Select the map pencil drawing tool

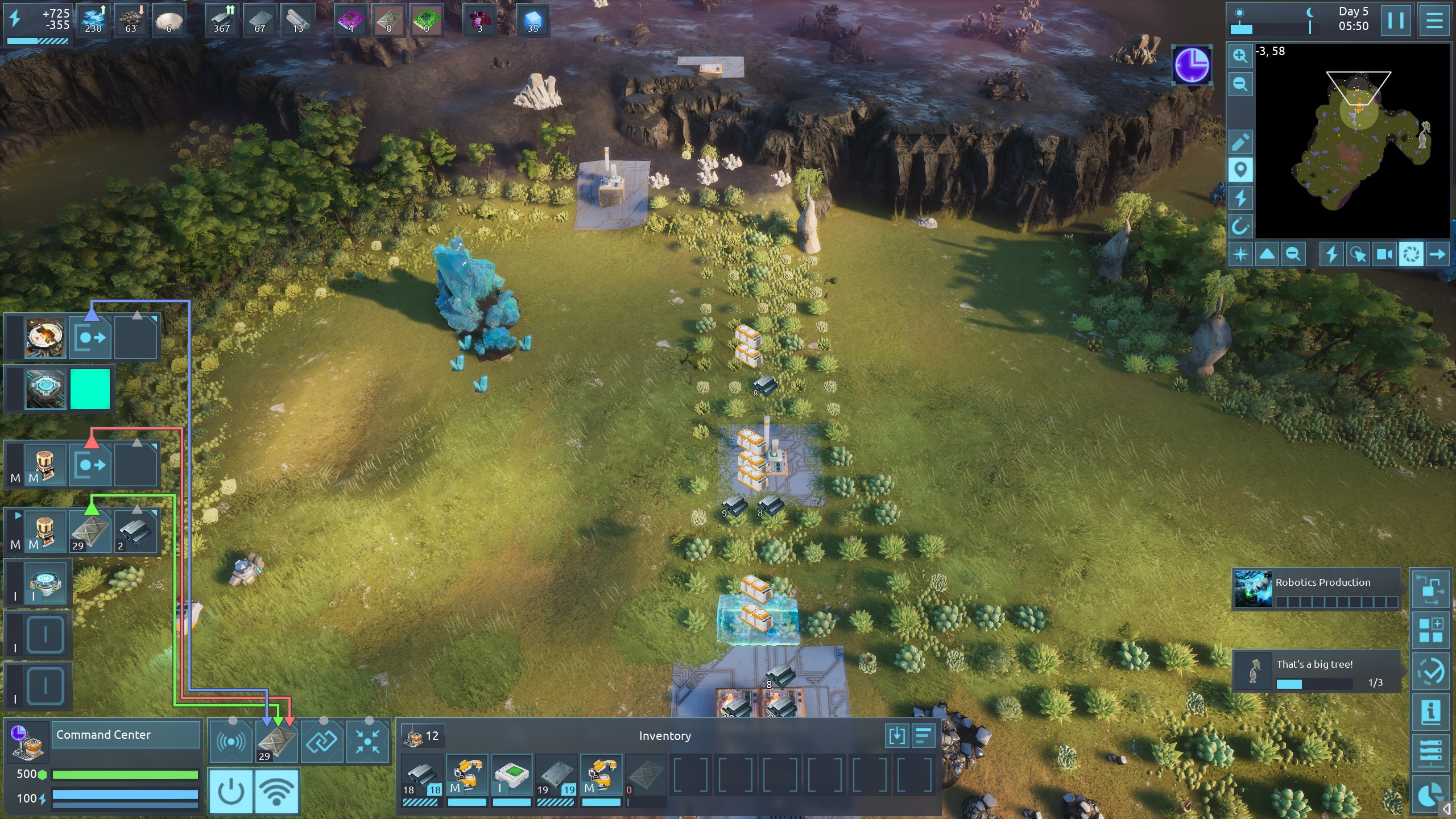pos(1240,142)
